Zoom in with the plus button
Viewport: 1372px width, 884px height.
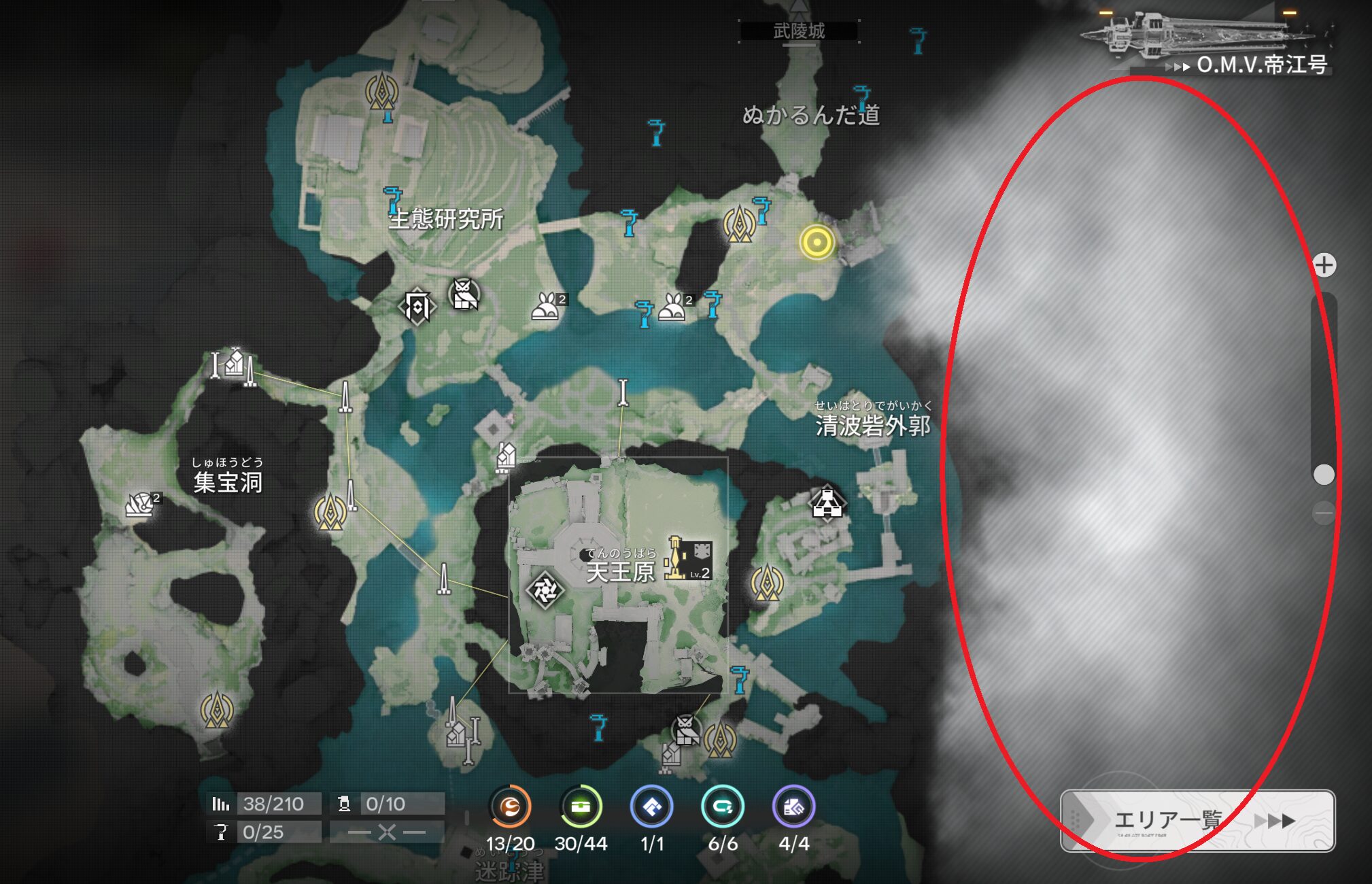click(x=1324, y=265)
